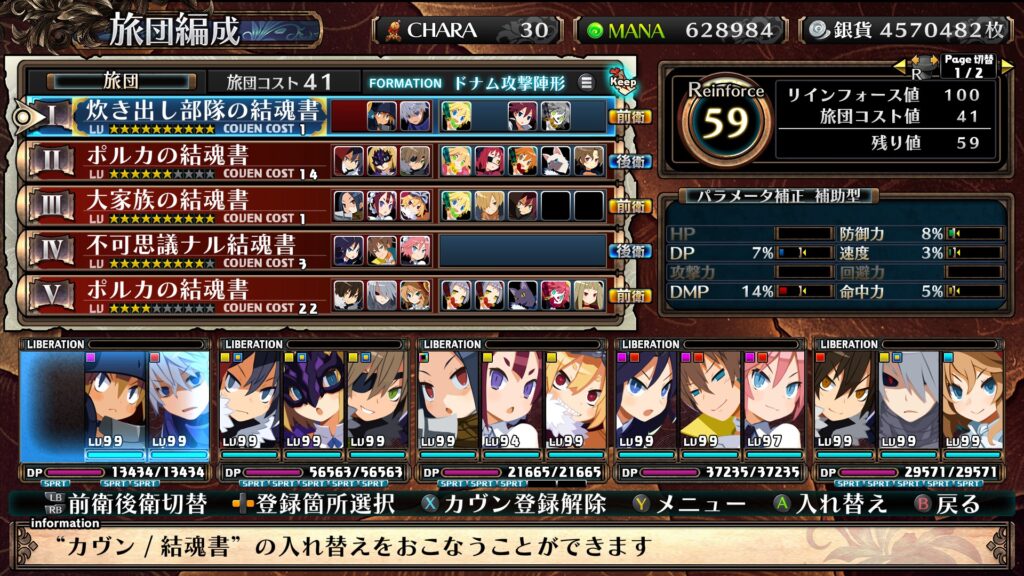This screenshot has width=1024, height=576.
Task: Switch page using the Page切替 1/2 indicator
Action: click(965, 66)
